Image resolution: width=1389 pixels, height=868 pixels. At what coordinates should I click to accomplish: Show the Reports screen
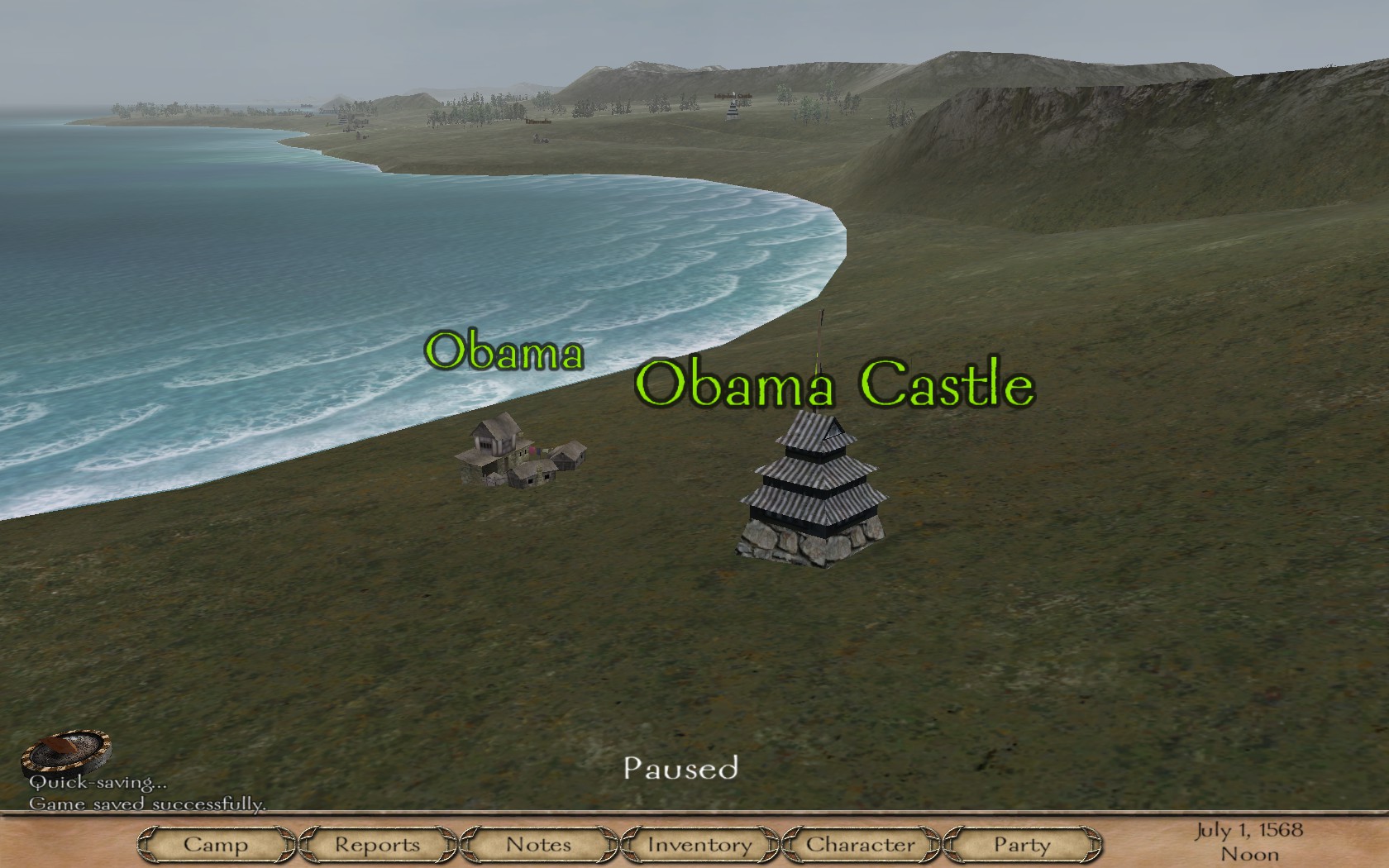(377, 845)
